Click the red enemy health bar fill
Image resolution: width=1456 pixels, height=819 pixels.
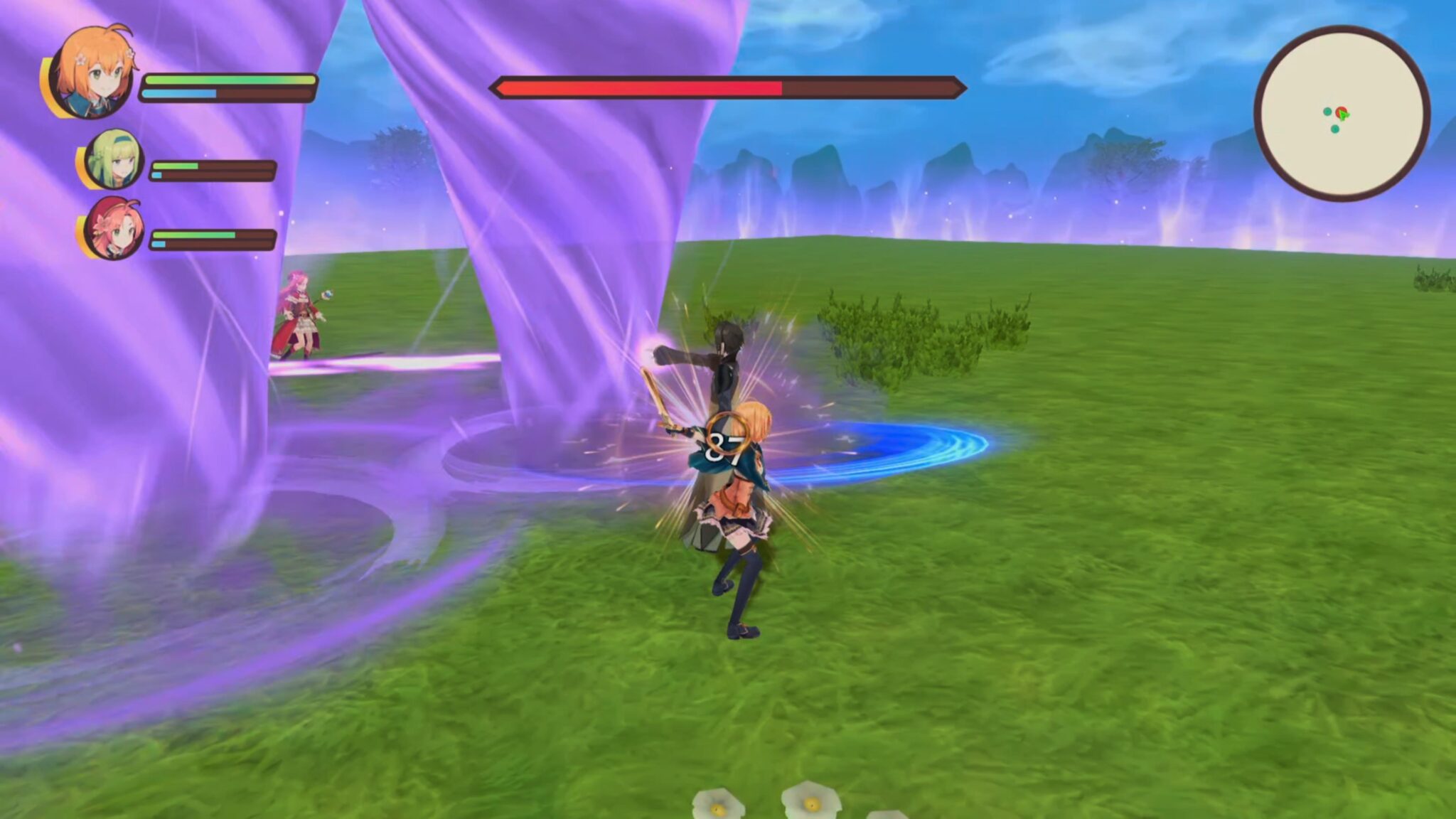640,86
